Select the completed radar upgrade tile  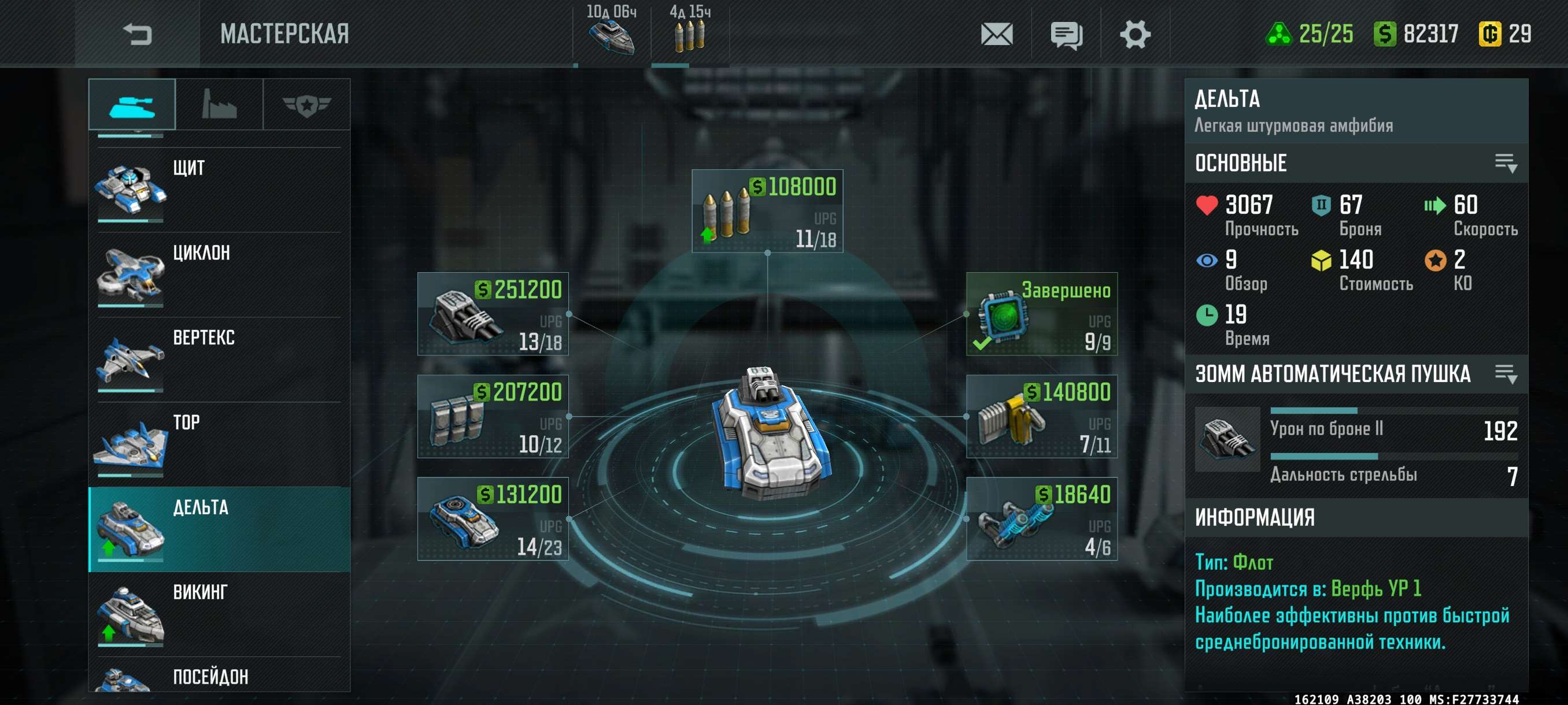click(x=1041, y=313)
